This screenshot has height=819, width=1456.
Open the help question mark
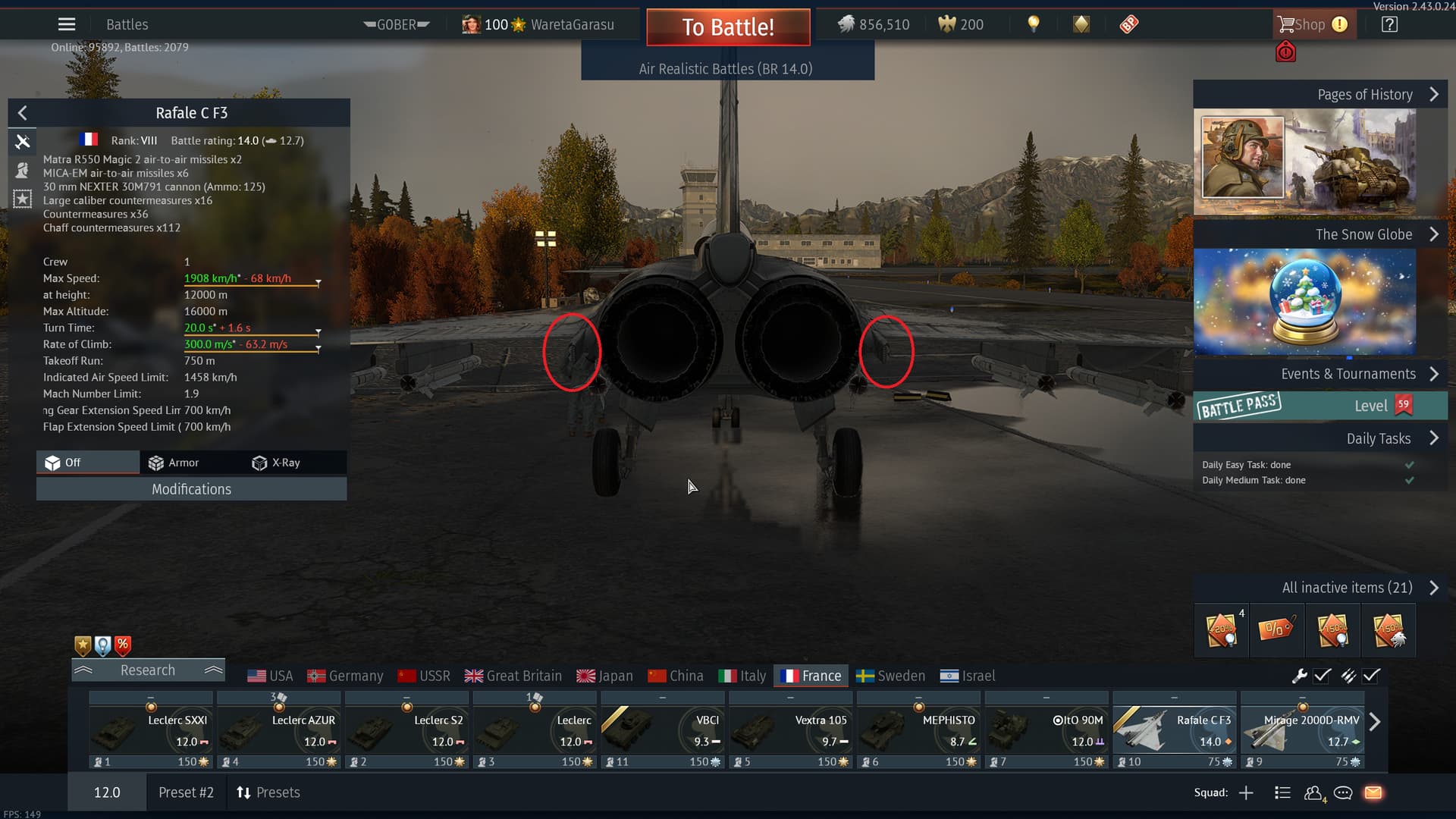coord(1389,24)
